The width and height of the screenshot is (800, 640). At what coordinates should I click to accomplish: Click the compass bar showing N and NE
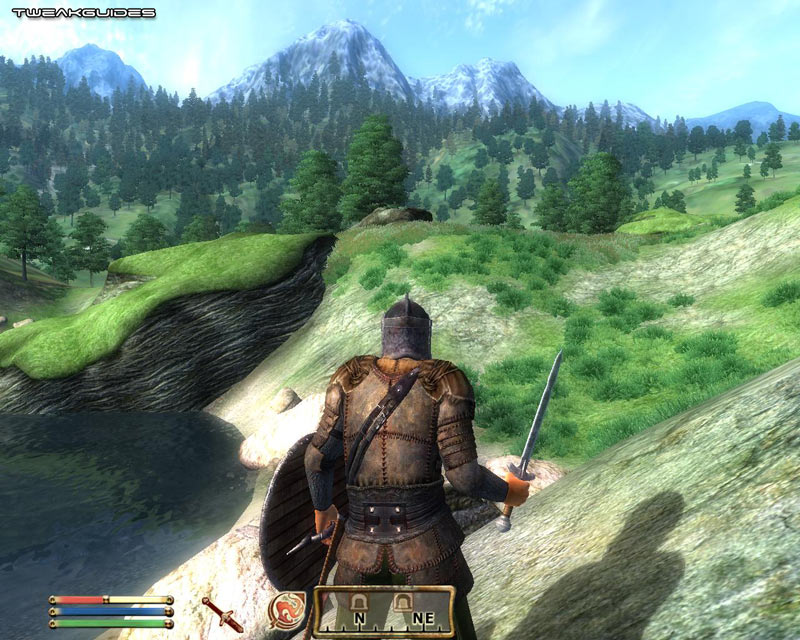pos(385,611)
